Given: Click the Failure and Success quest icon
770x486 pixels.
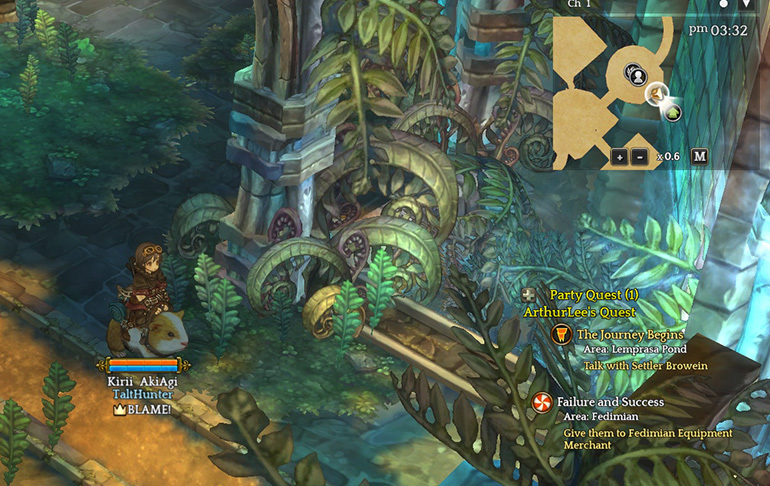Looking at the screenshot, I should pos(542,402).
